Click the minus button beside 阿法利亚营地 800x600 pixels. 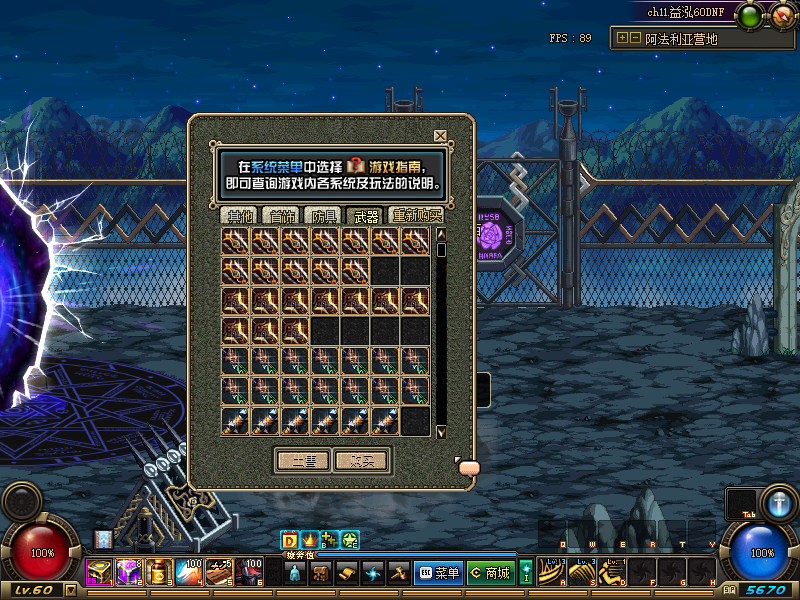click(635, 38)
